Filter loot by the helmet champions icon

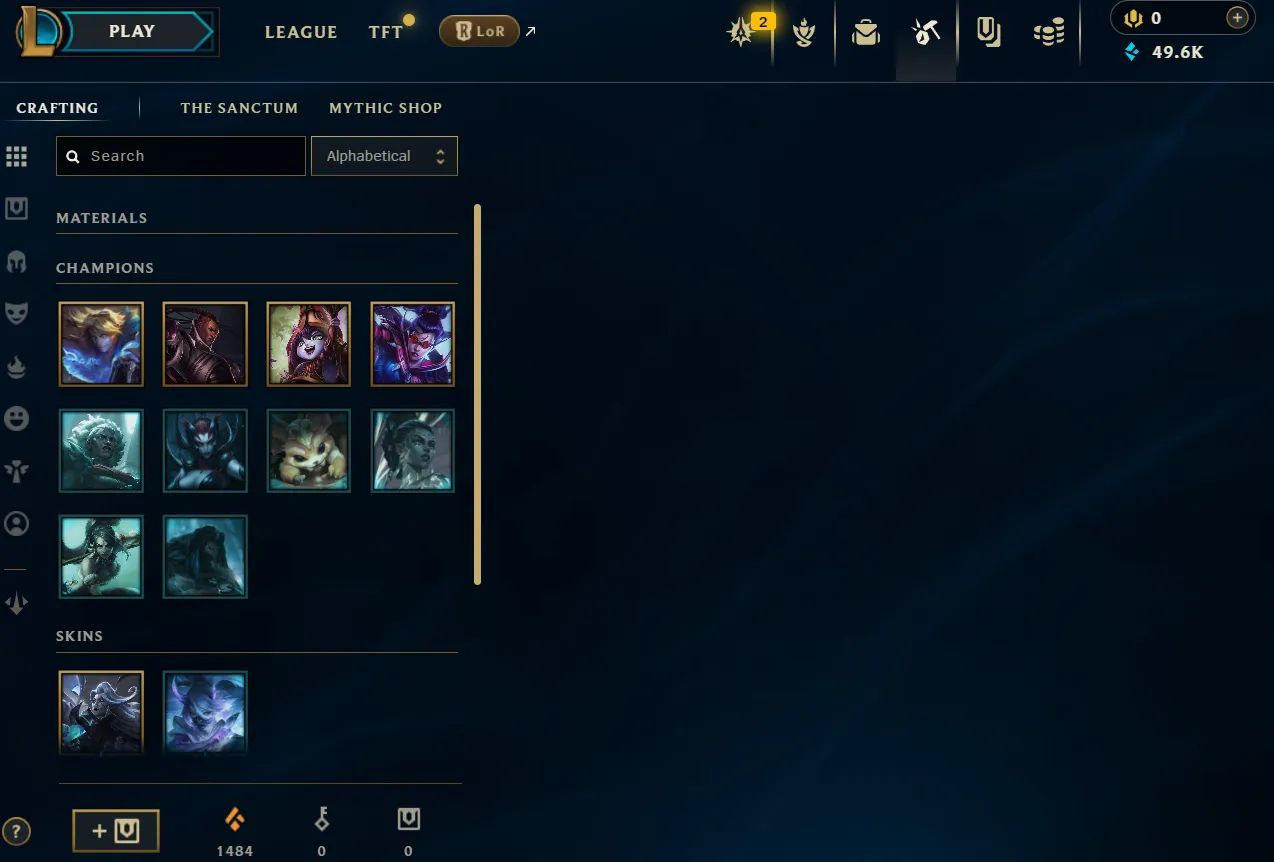(x=17, y=262)
